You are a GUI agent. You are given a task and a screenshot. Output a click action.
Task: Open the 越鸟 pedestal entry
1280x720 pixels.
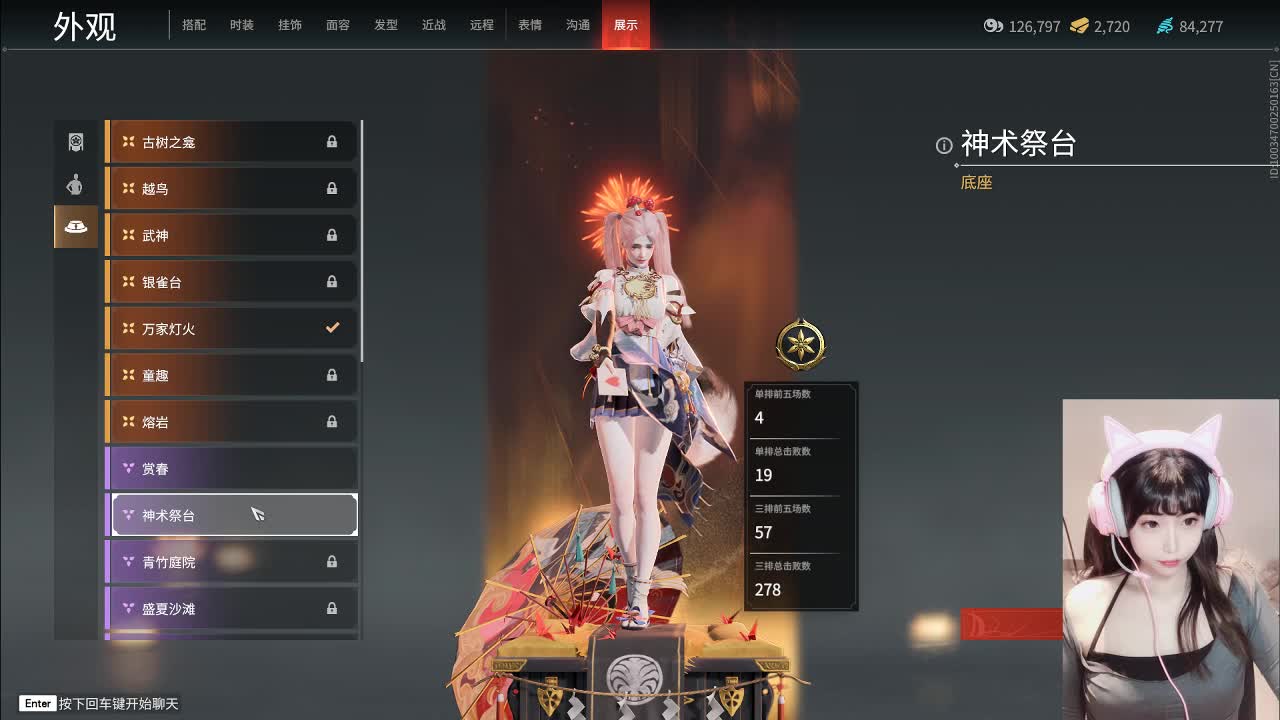coord(230,188)
